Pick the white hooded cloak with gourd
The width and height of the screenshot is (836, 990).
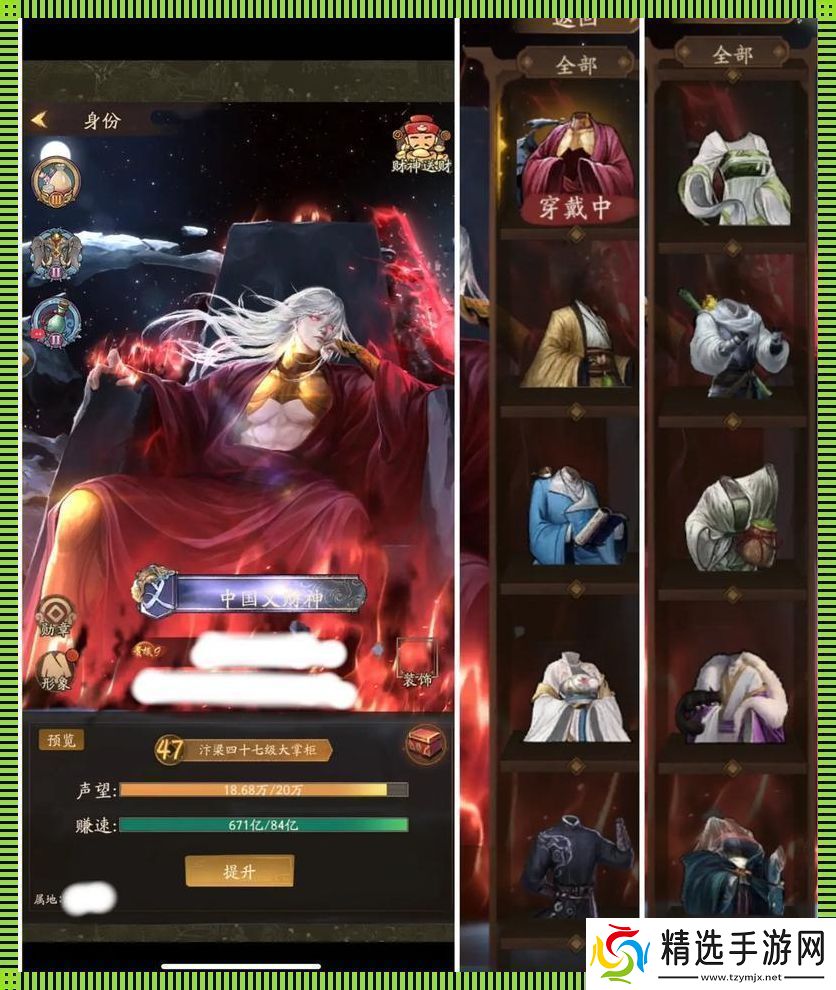(732, 515)
